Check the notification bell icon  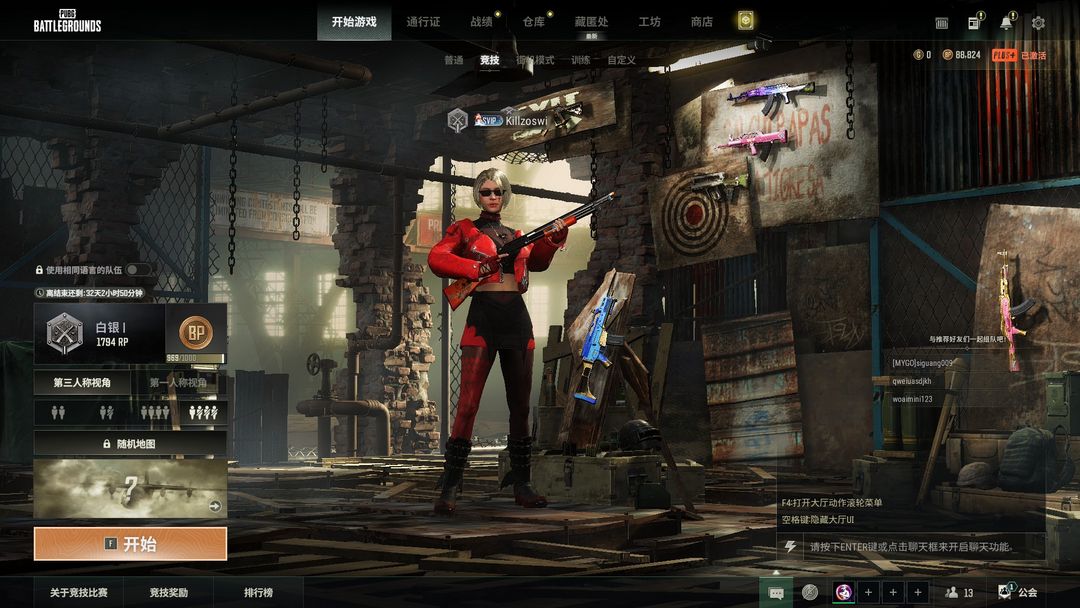click(1006, 23)
